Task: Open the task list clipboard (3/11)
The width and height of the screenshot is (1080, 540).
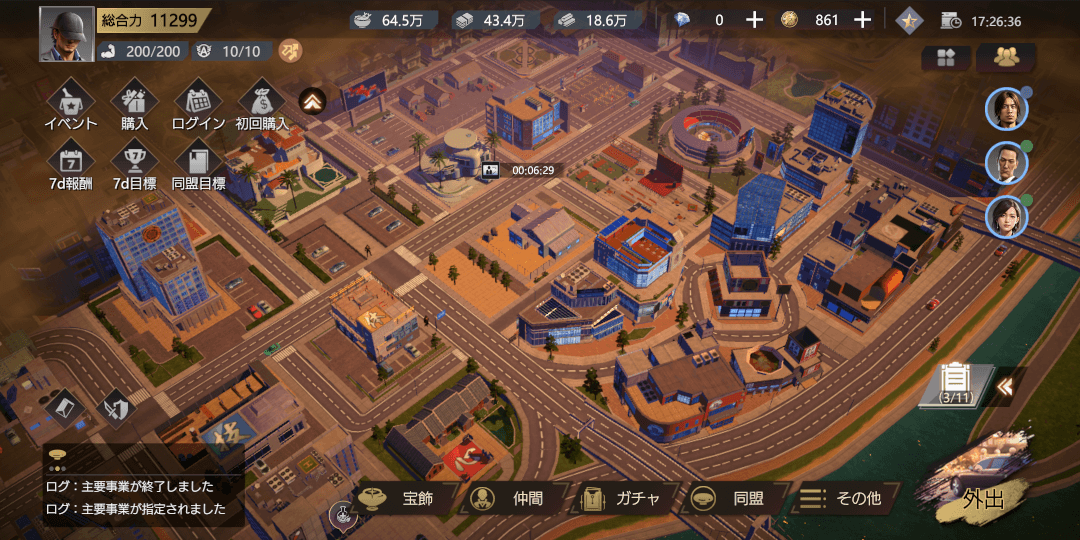Action: coord(957,383)
